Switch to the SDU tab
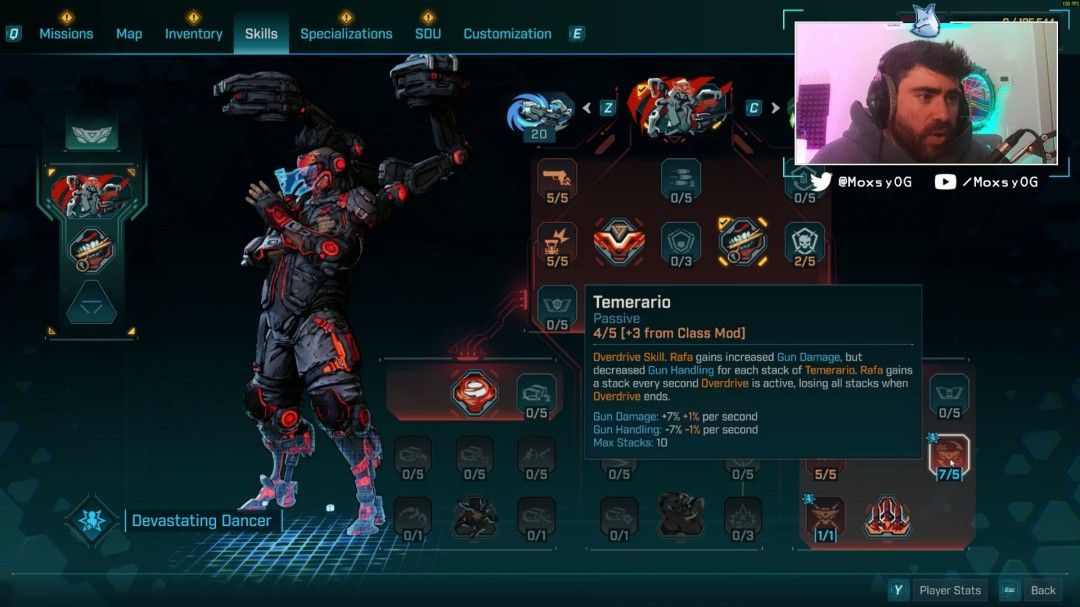Image resolution: width=1080 pixels, height=607 pixels. pos(428,34)
